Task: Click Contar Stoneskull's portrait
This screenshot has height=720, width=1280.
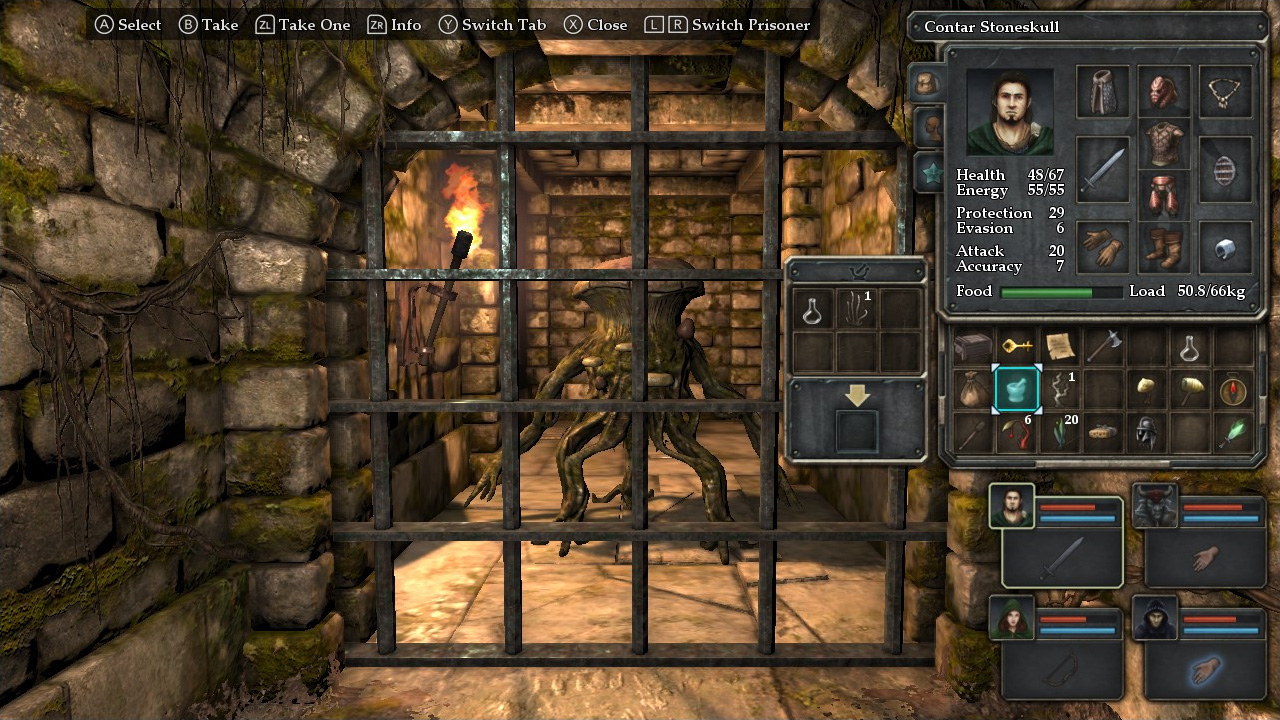Action: pos(1010,111)
